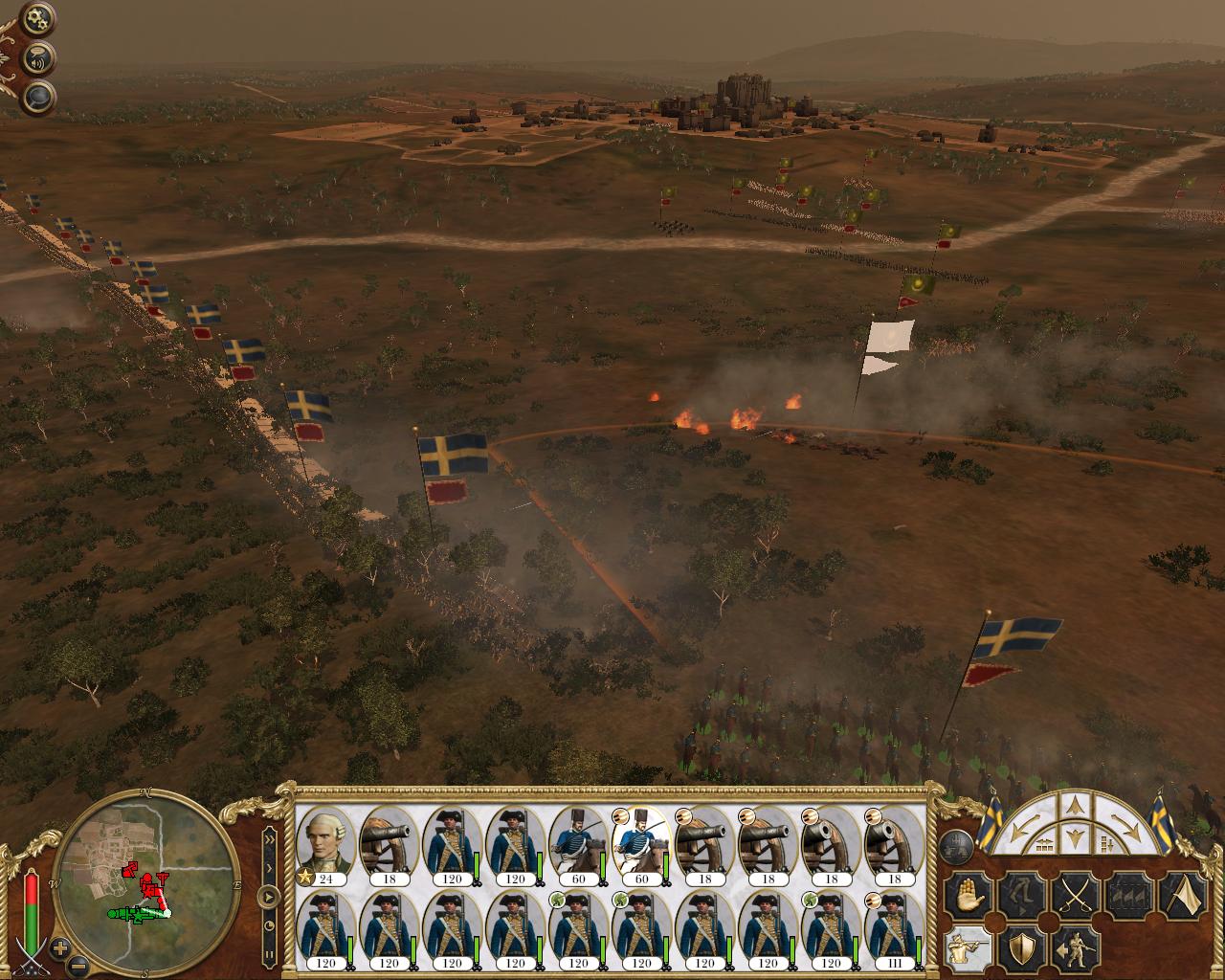Select the infantry unit with 111 men
This screenshot has width=1225, height=980.
[894, 931]
